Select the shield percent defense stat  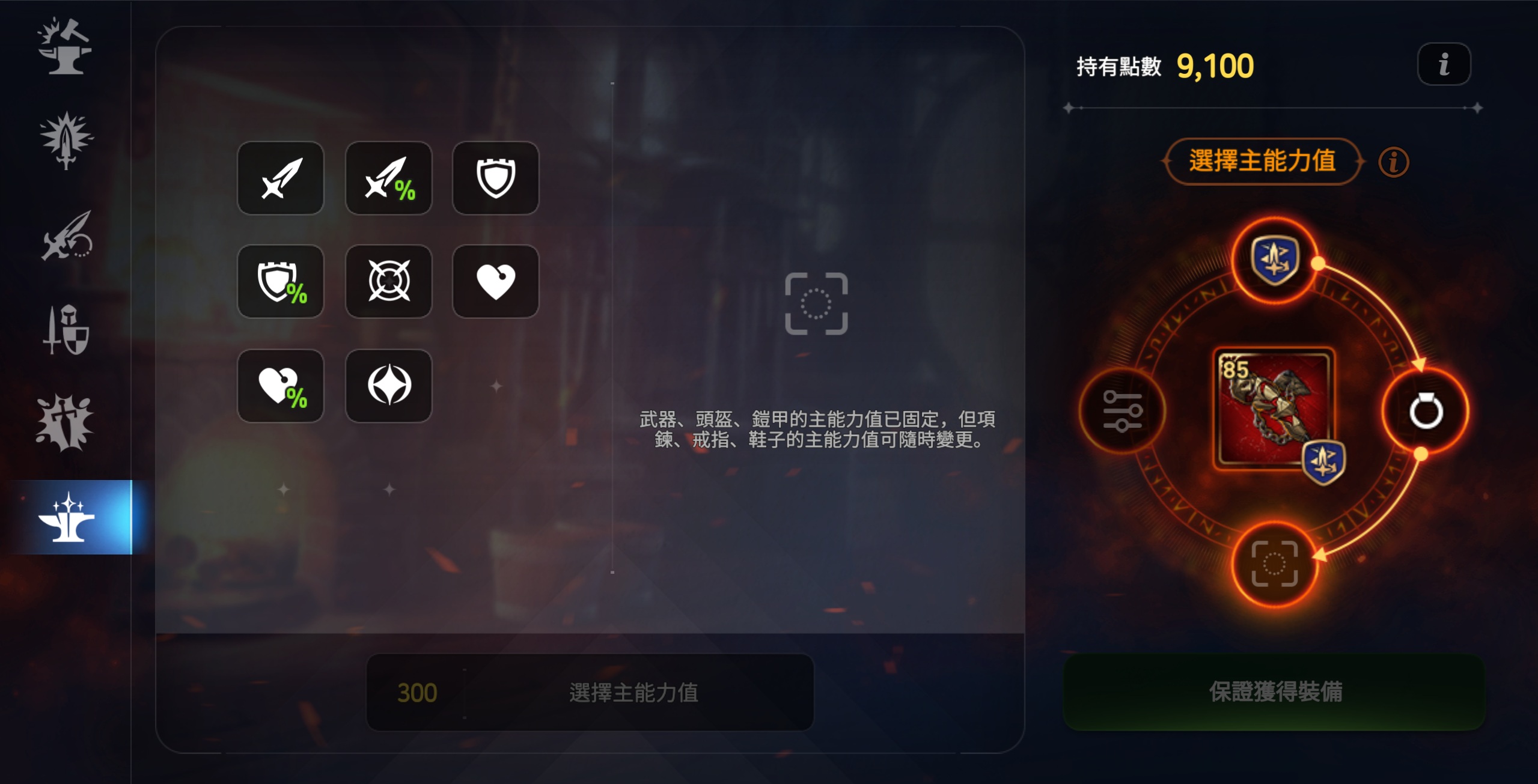(x=280, y=282)
